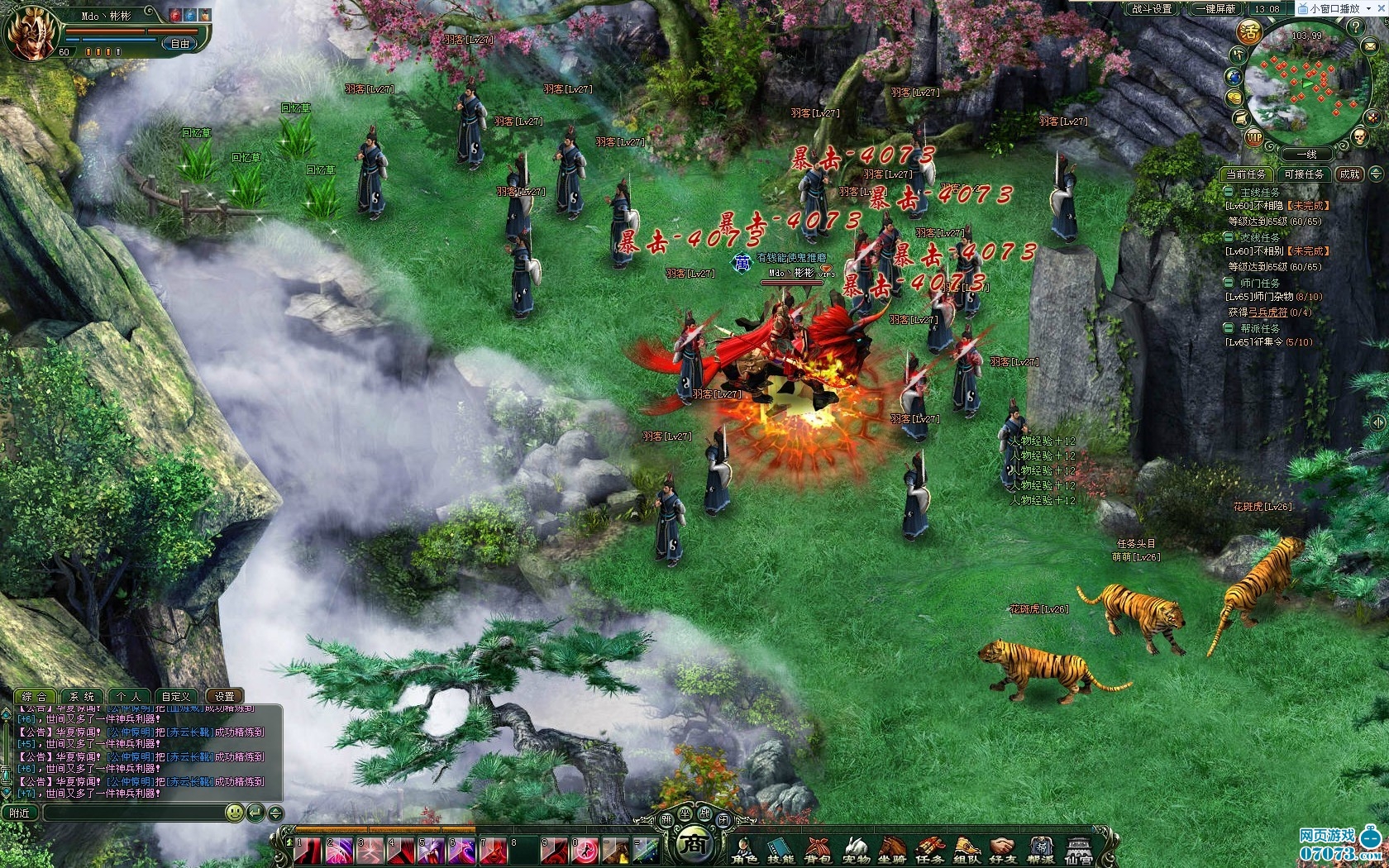Click the skull icon beside the minimap
Image resolution: width=1389 pixels, height=868 pixels.
(x=1359, y=136)
